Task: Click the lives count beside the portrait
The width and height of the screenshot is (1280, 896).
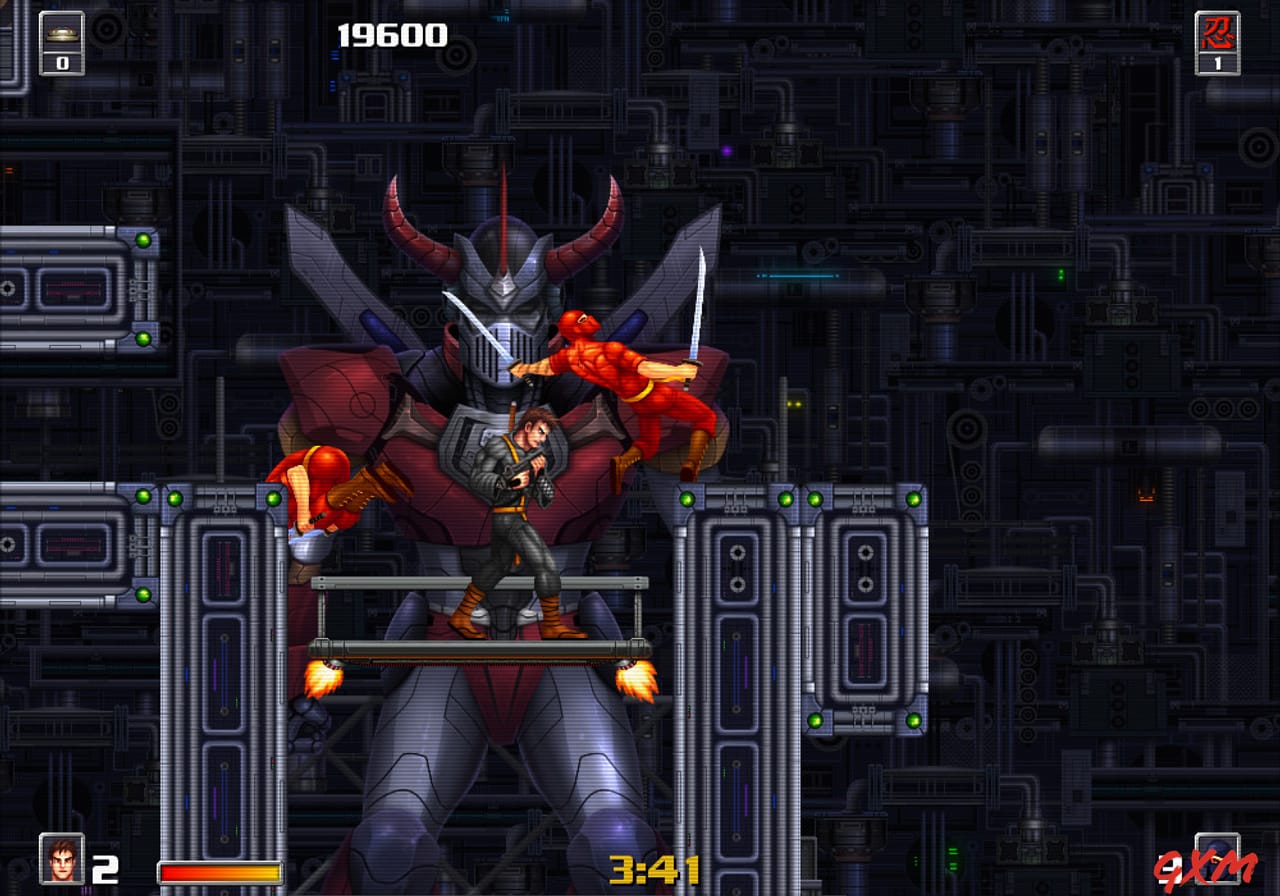Action: click(105, 864)
